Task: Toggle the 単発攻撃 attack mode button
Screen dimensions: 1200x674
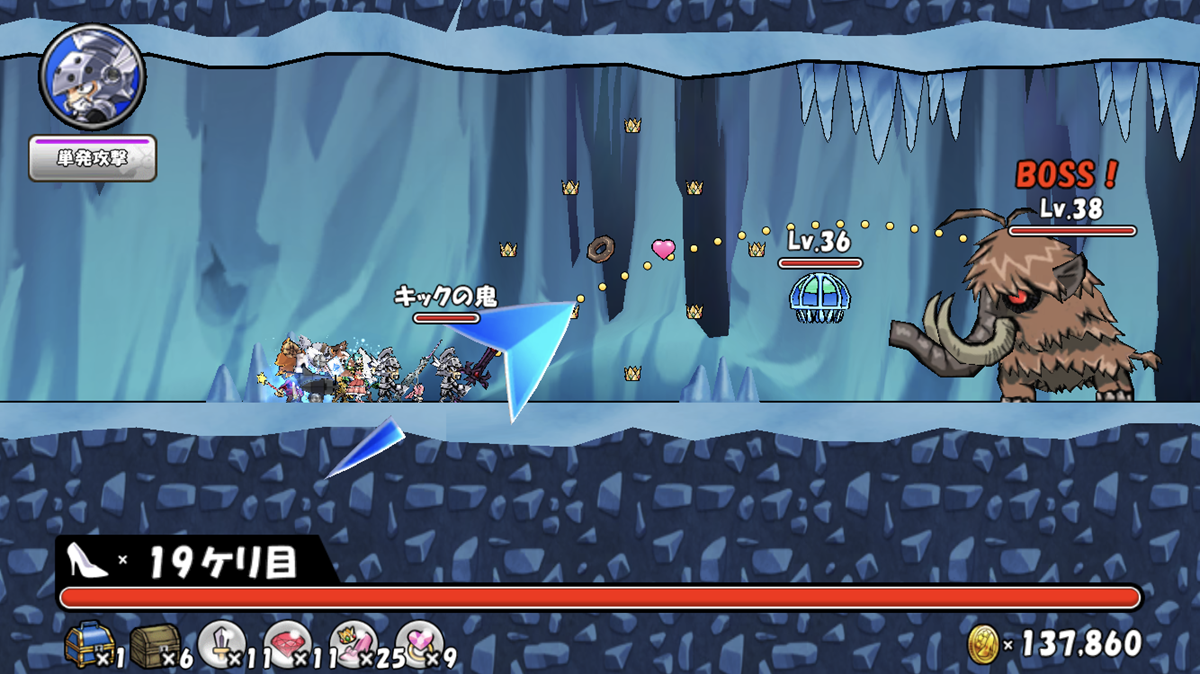Action: pos(92,159)
